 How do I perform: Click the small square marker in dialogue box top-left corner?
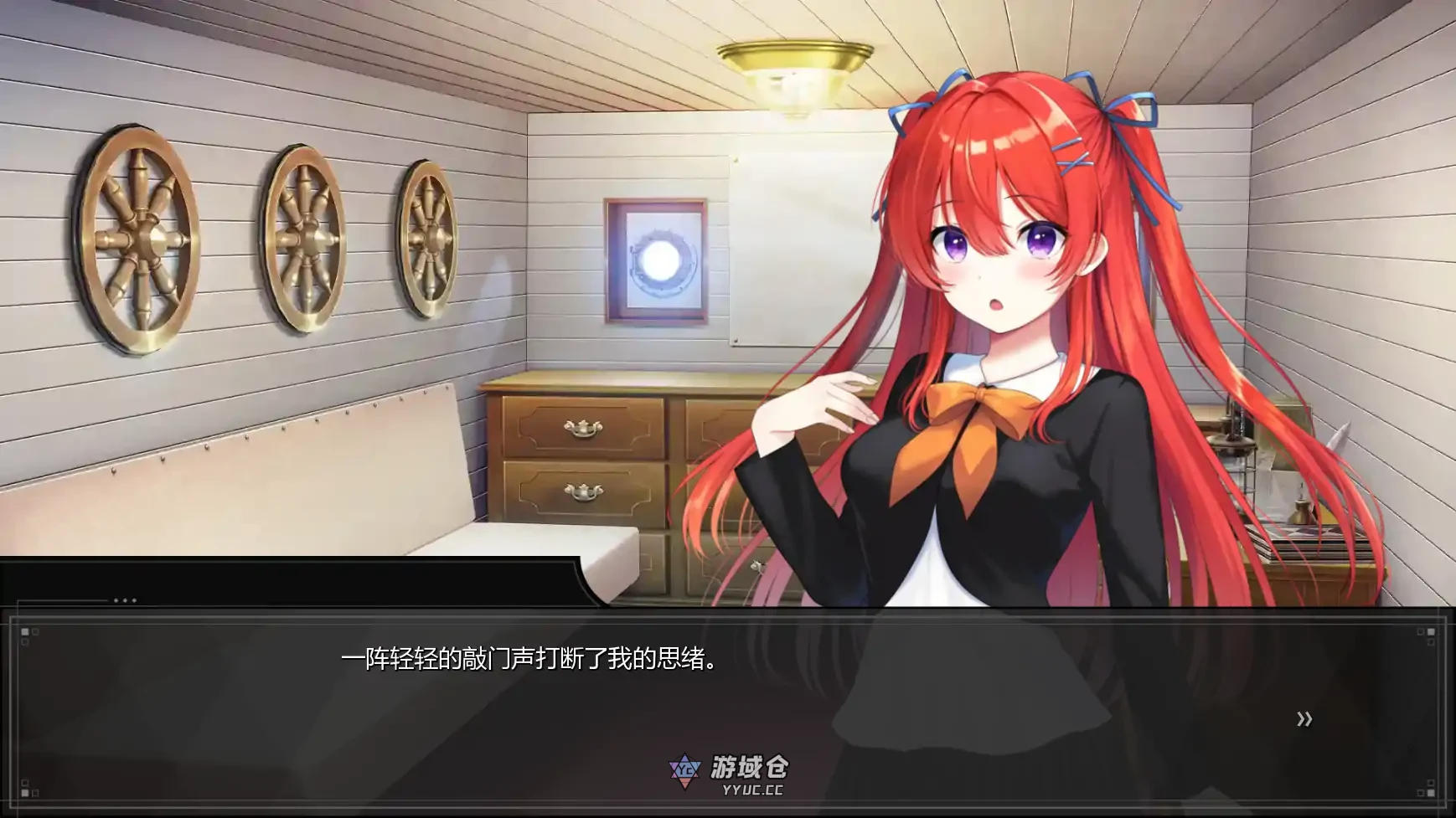25,632
